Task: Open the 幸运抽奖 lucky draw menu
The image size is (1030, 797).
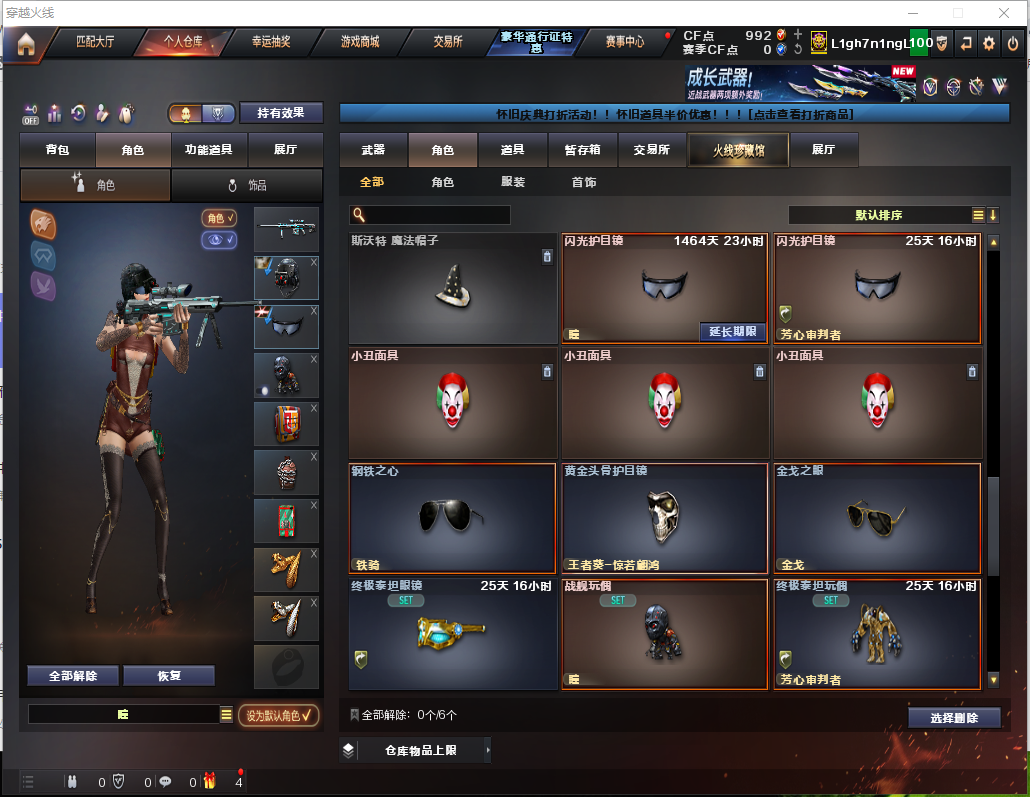Action: click(270, 42)
